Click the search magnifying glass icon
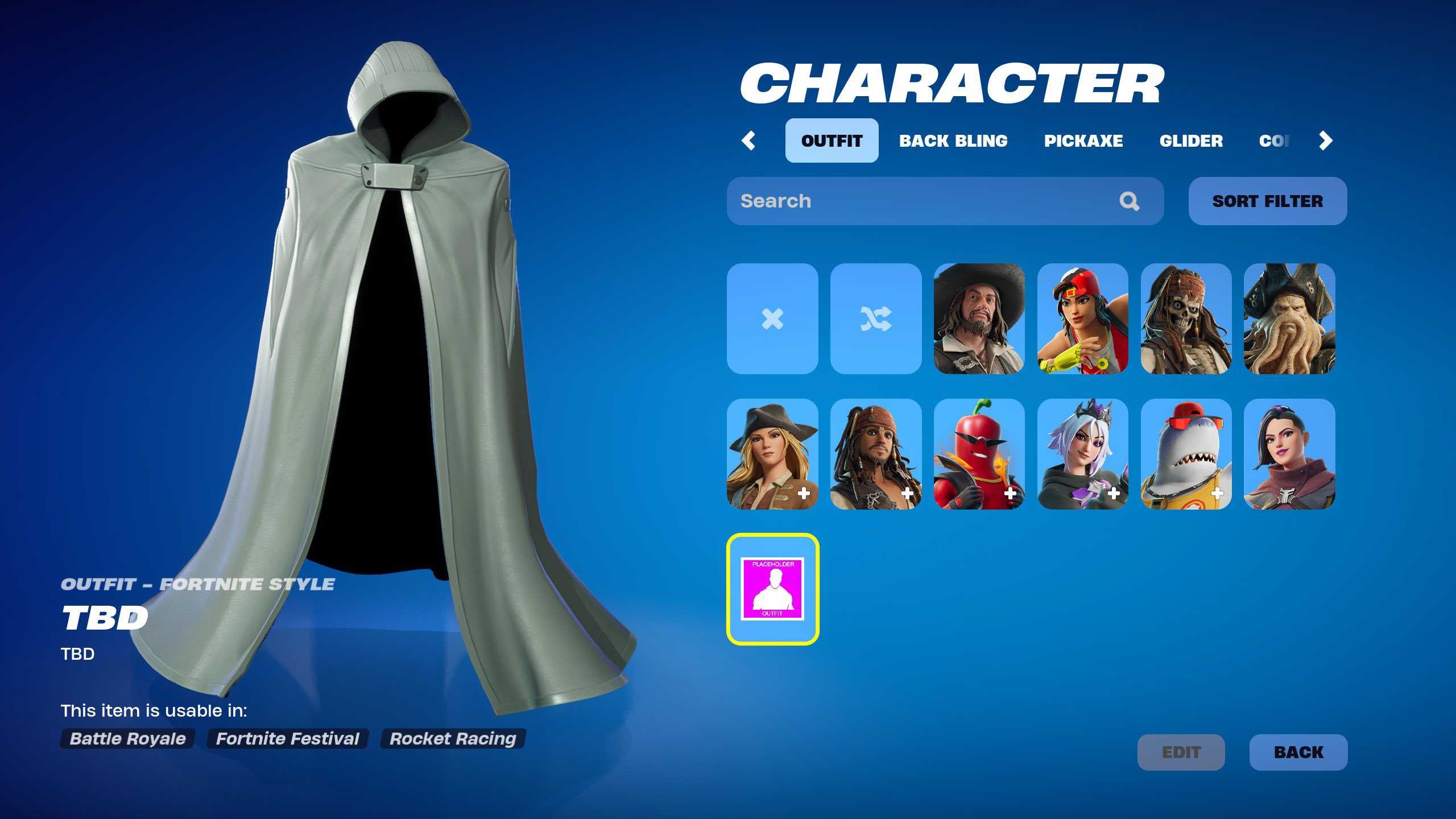Image resolution: width=1456 pixels, height=819 pixels. click(x=1129, y=201)
